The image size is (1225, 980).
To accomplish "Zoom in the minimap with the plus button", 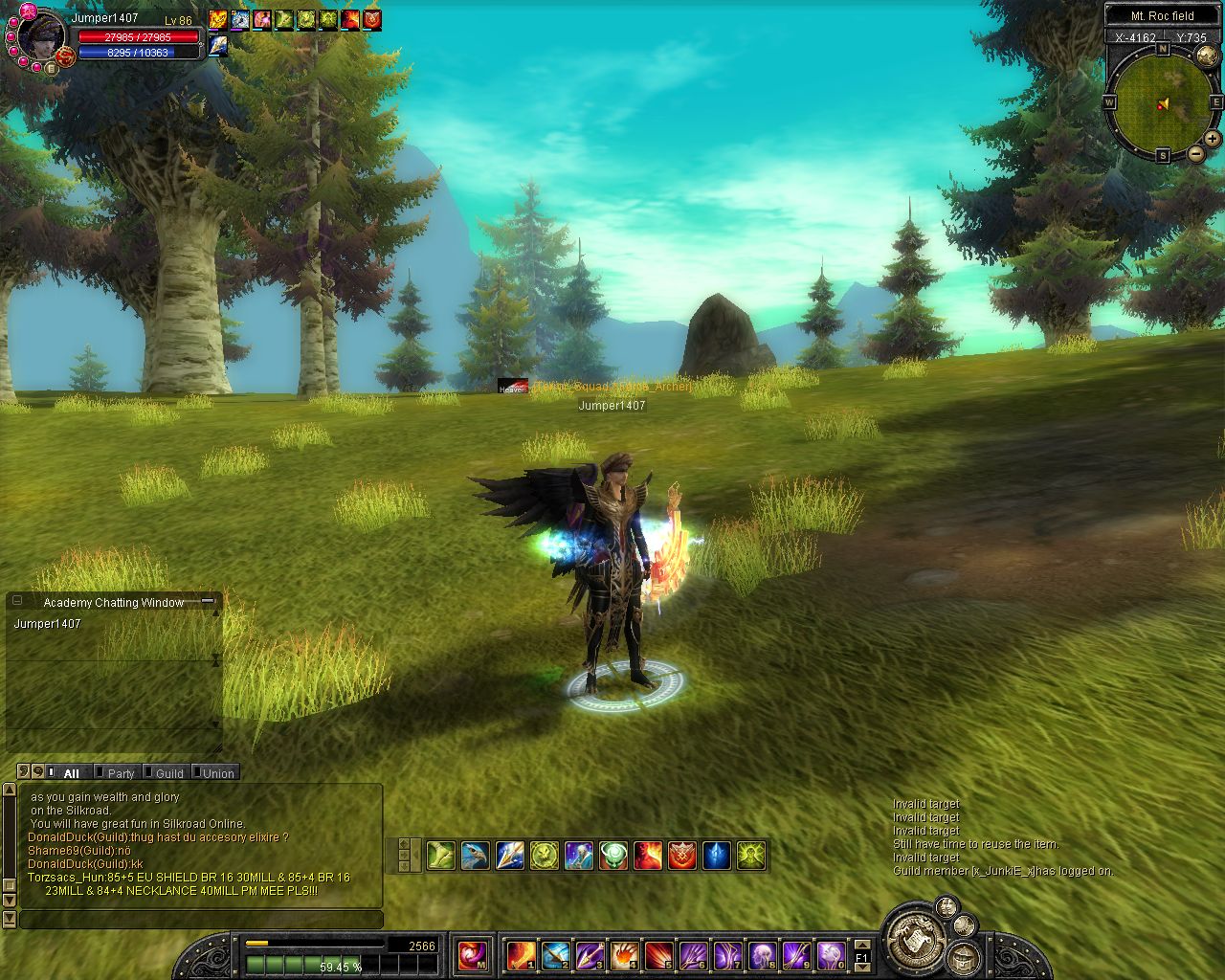I will (1213, 139).
